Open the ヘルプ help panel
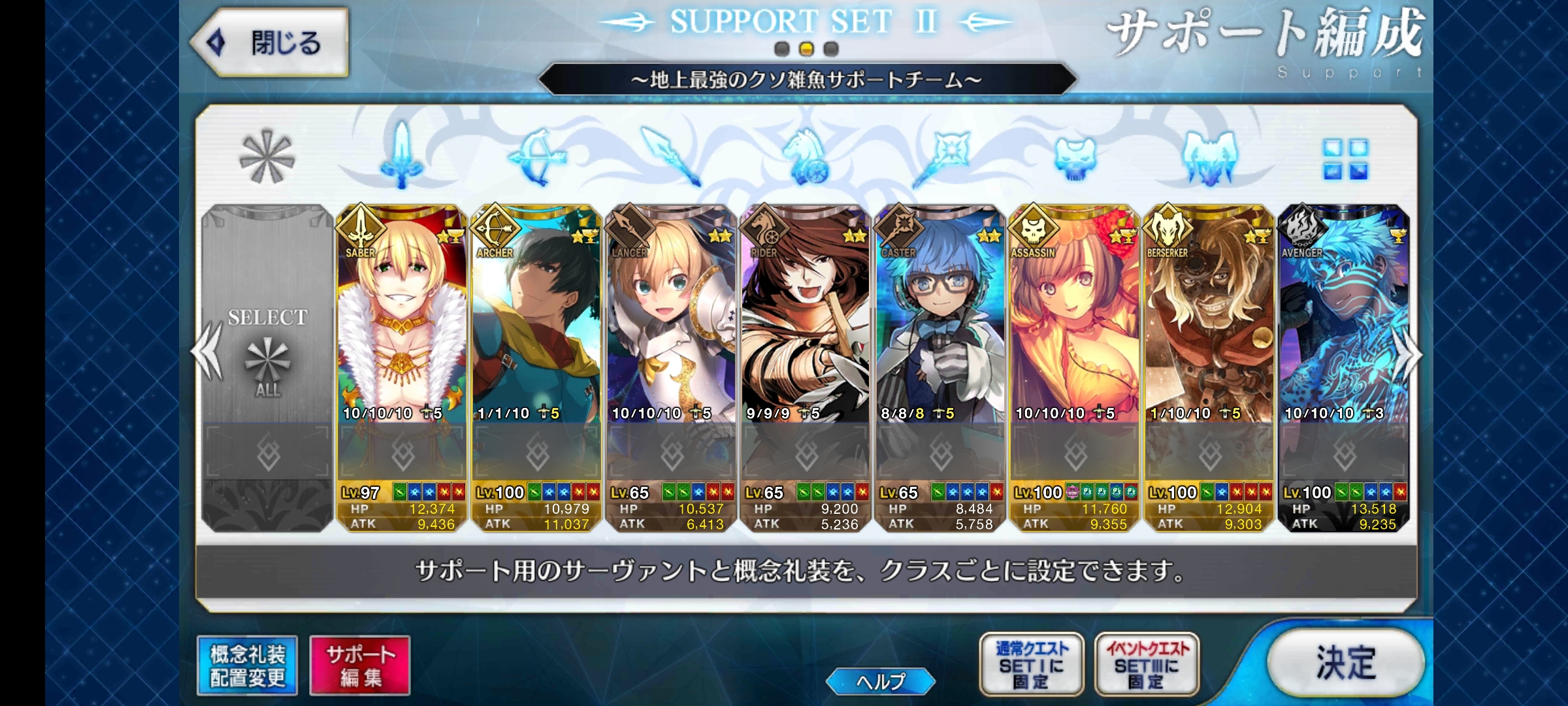Image resolution: width=1568 pixels, height=706 pixels. 880,682
